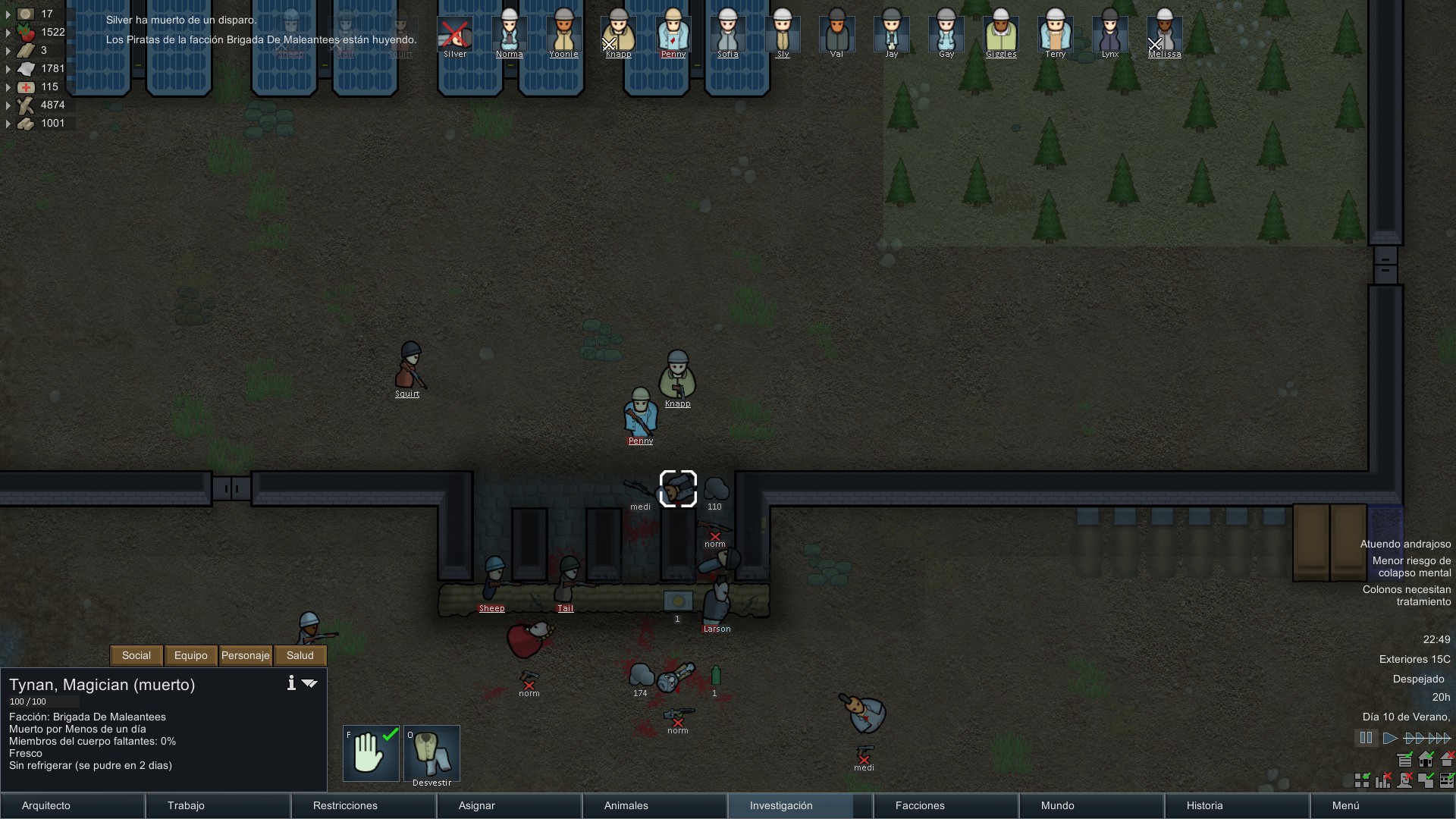Screen dimensions: 1456x819
Task: Open the info (i) icon on Tynan's panel
Action: (x=290, y=683)
